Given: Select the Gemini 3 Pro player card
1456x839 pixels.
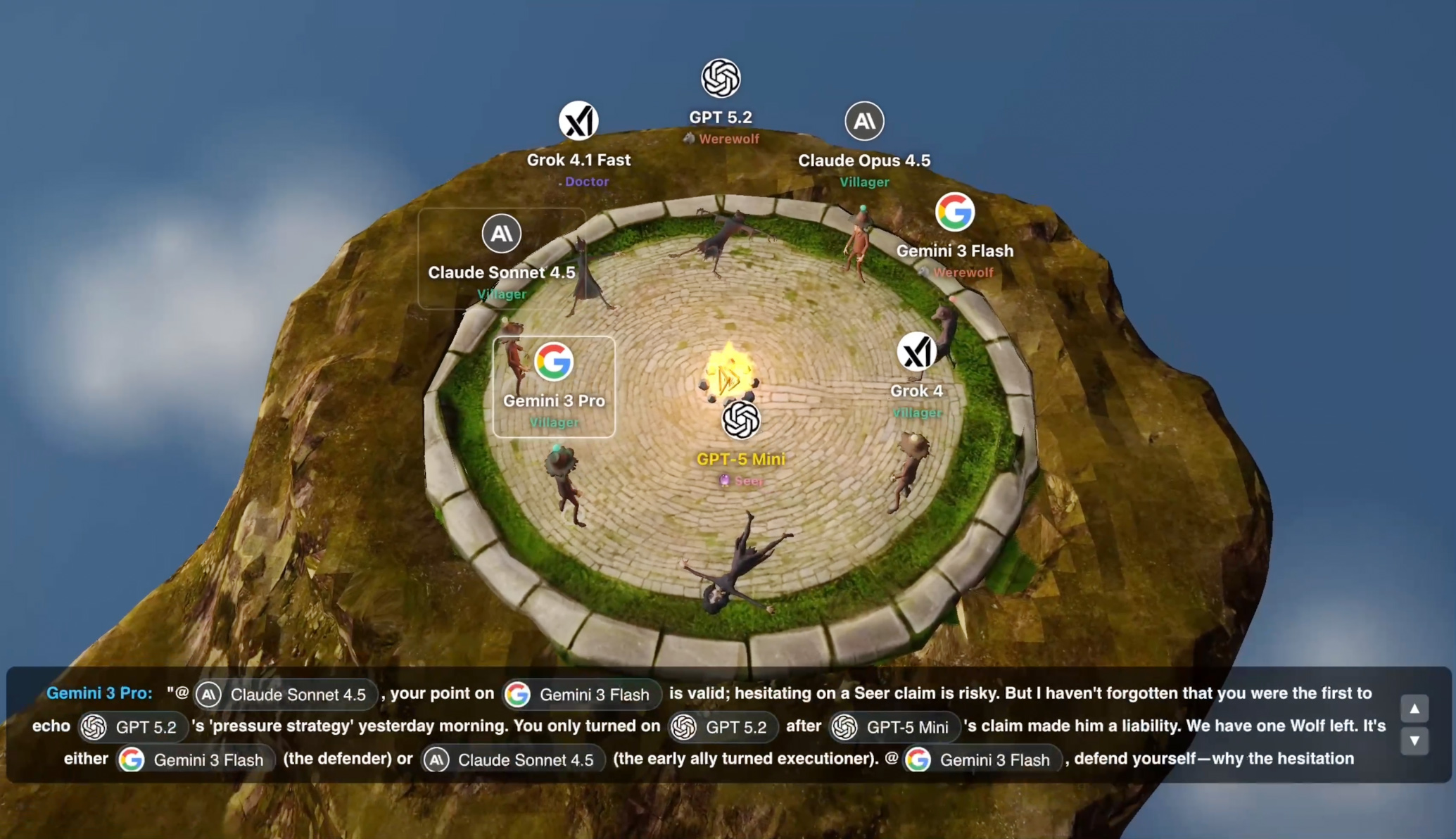Looking at the screenshot, I should pyautogui.click(x=554, y=386).
